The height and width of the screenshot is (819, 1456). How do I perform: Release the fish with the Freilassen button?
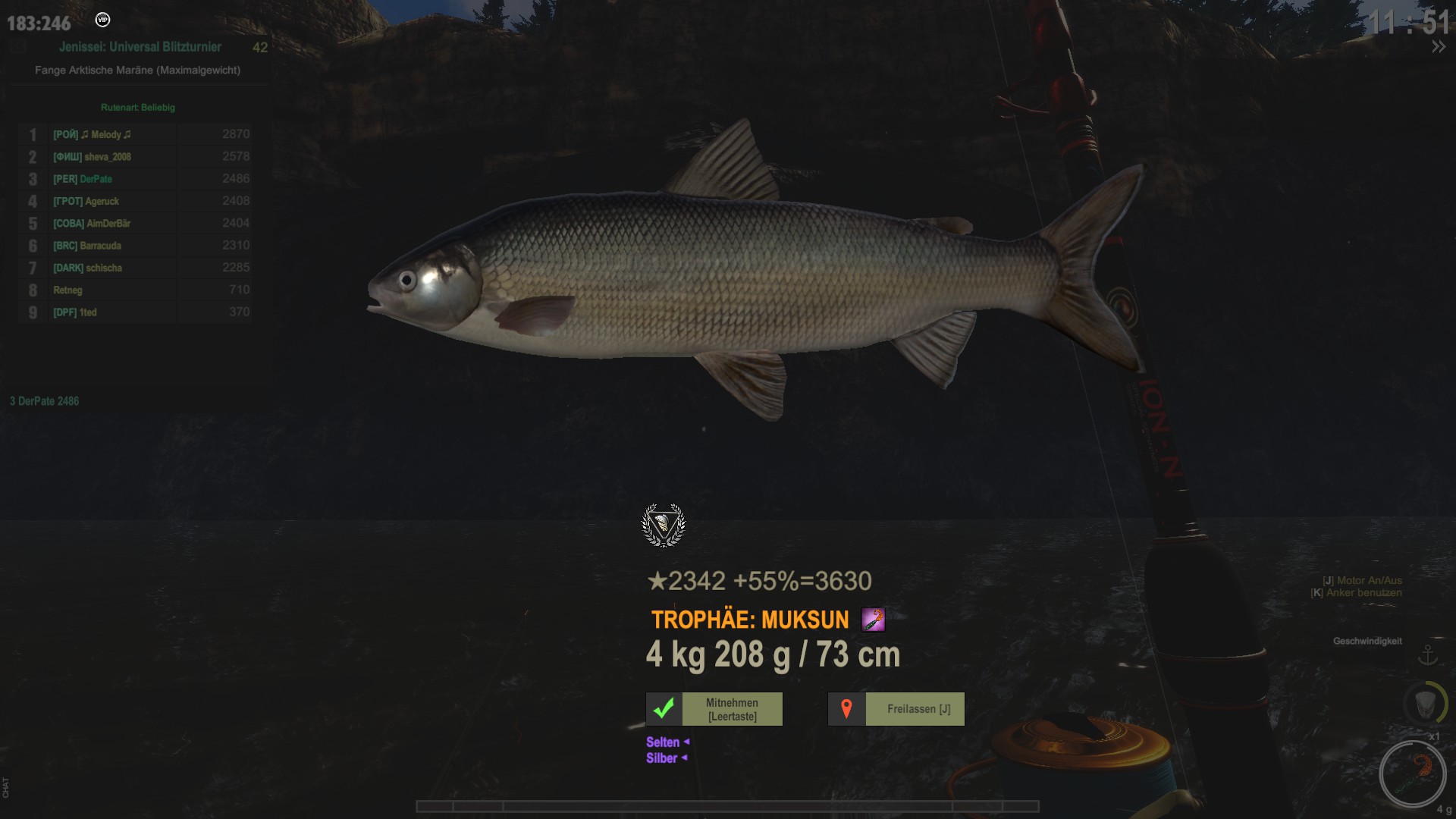[896, 709]
